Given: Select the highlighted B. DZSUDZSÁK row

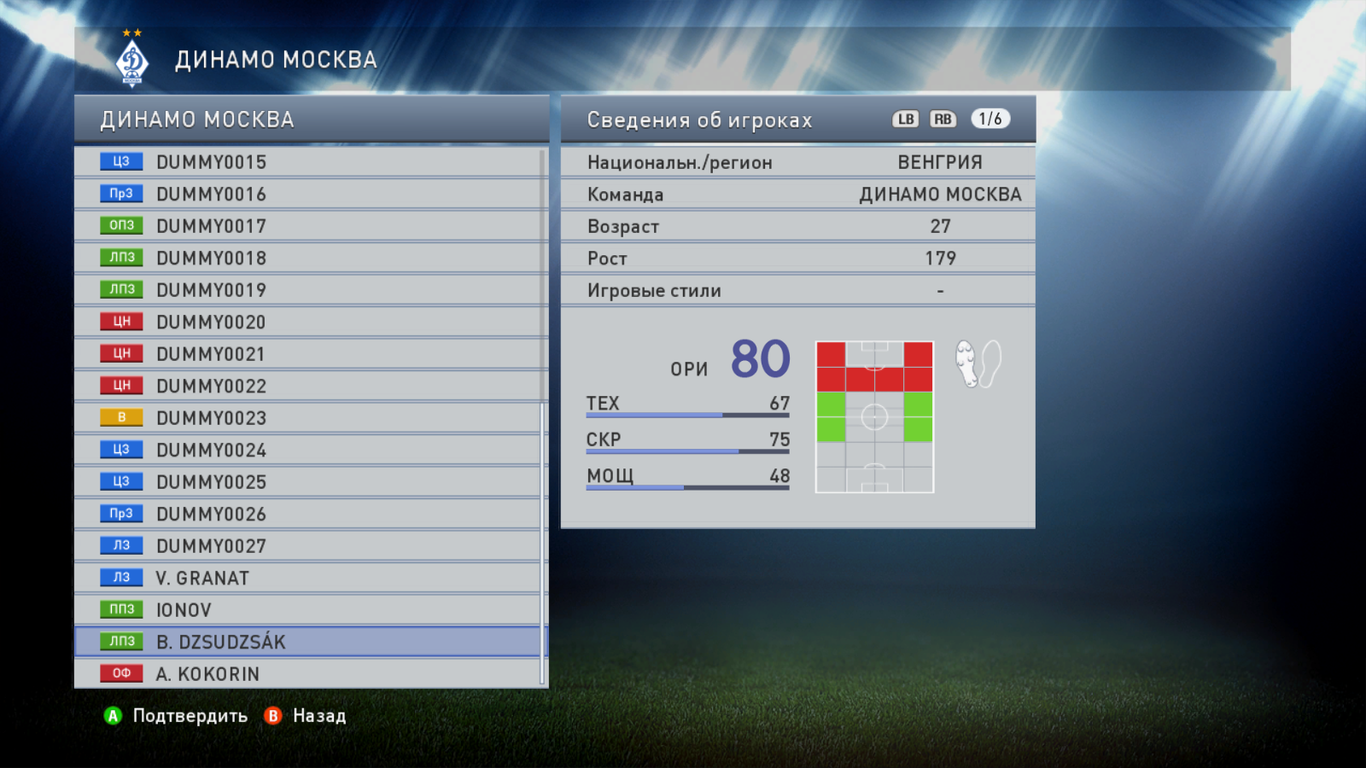Looking at the screenshot, I should (x=310, y=642).
